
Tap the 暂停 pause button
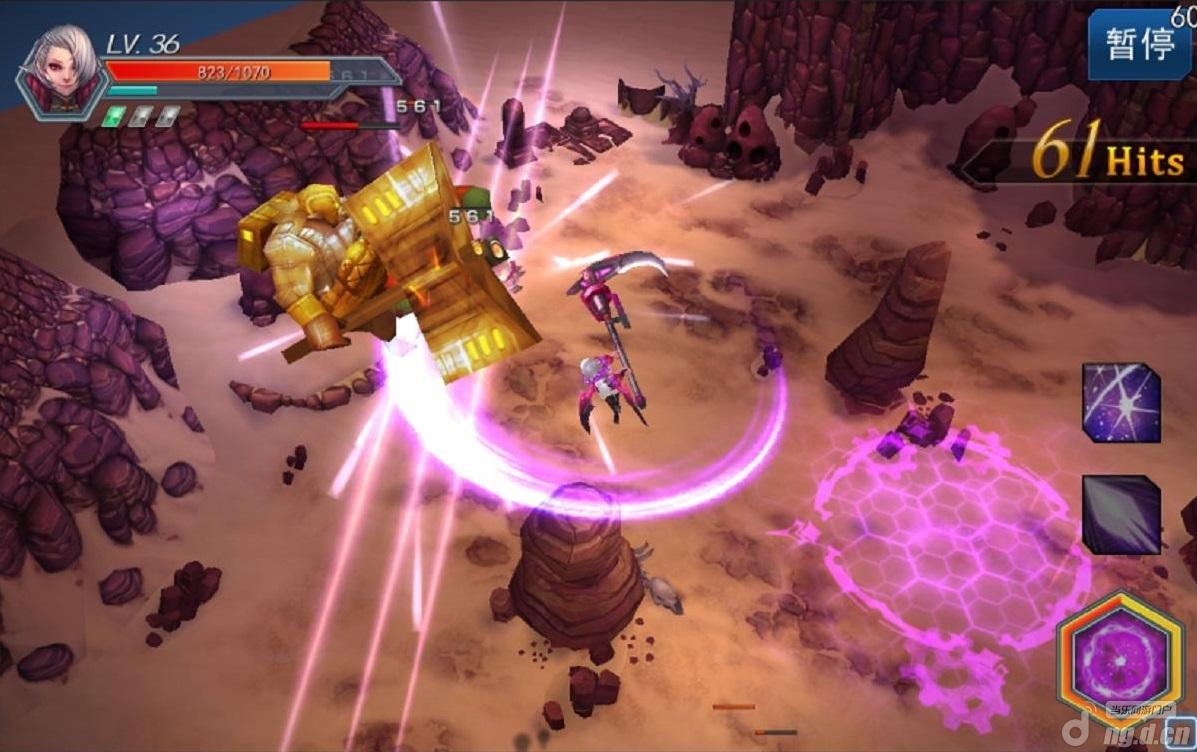[x=1140, y=45]
